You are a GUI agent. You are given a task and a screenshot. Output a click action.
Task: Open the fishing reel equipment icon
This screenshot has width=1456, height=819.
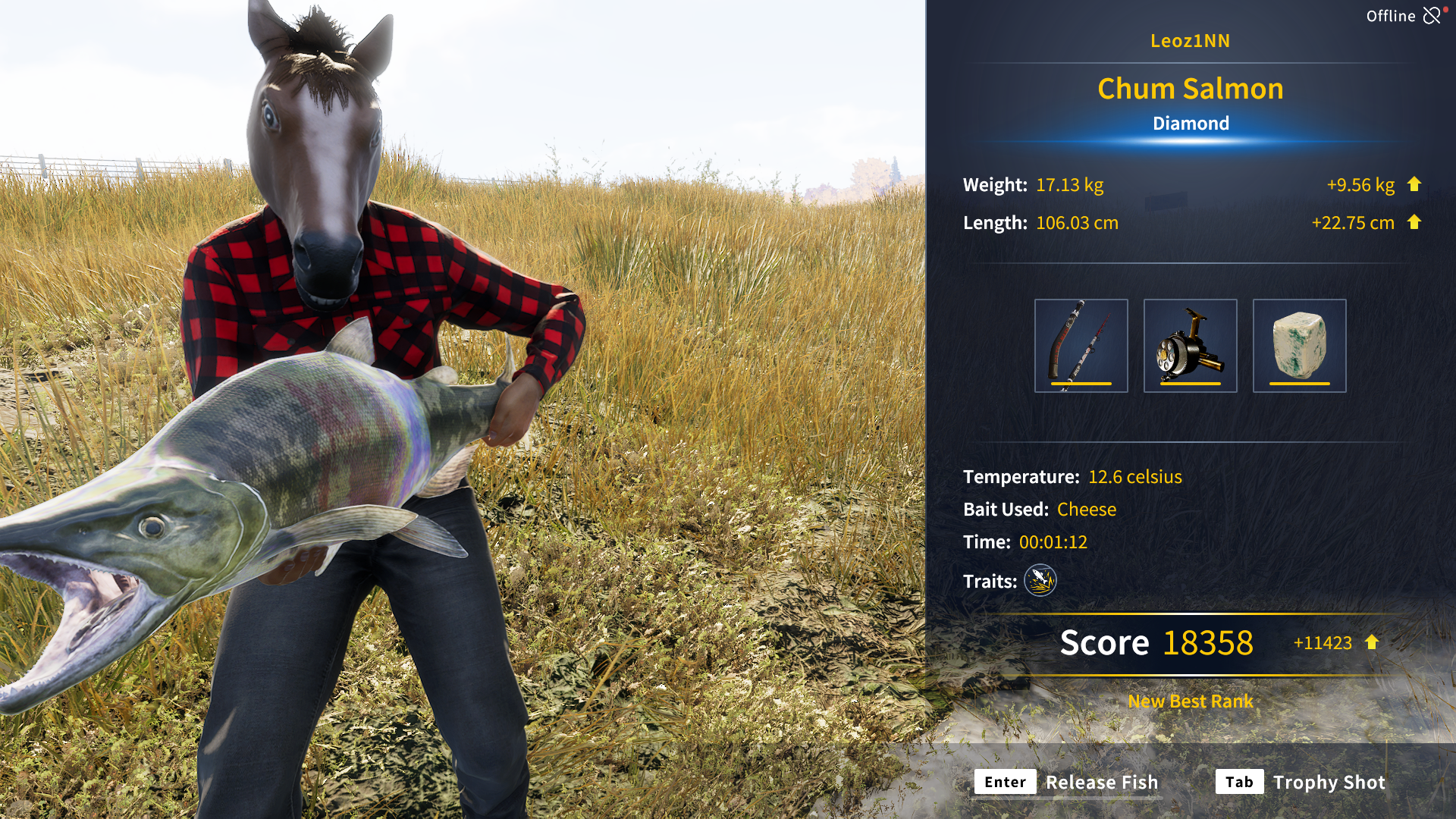point(1190,345)
